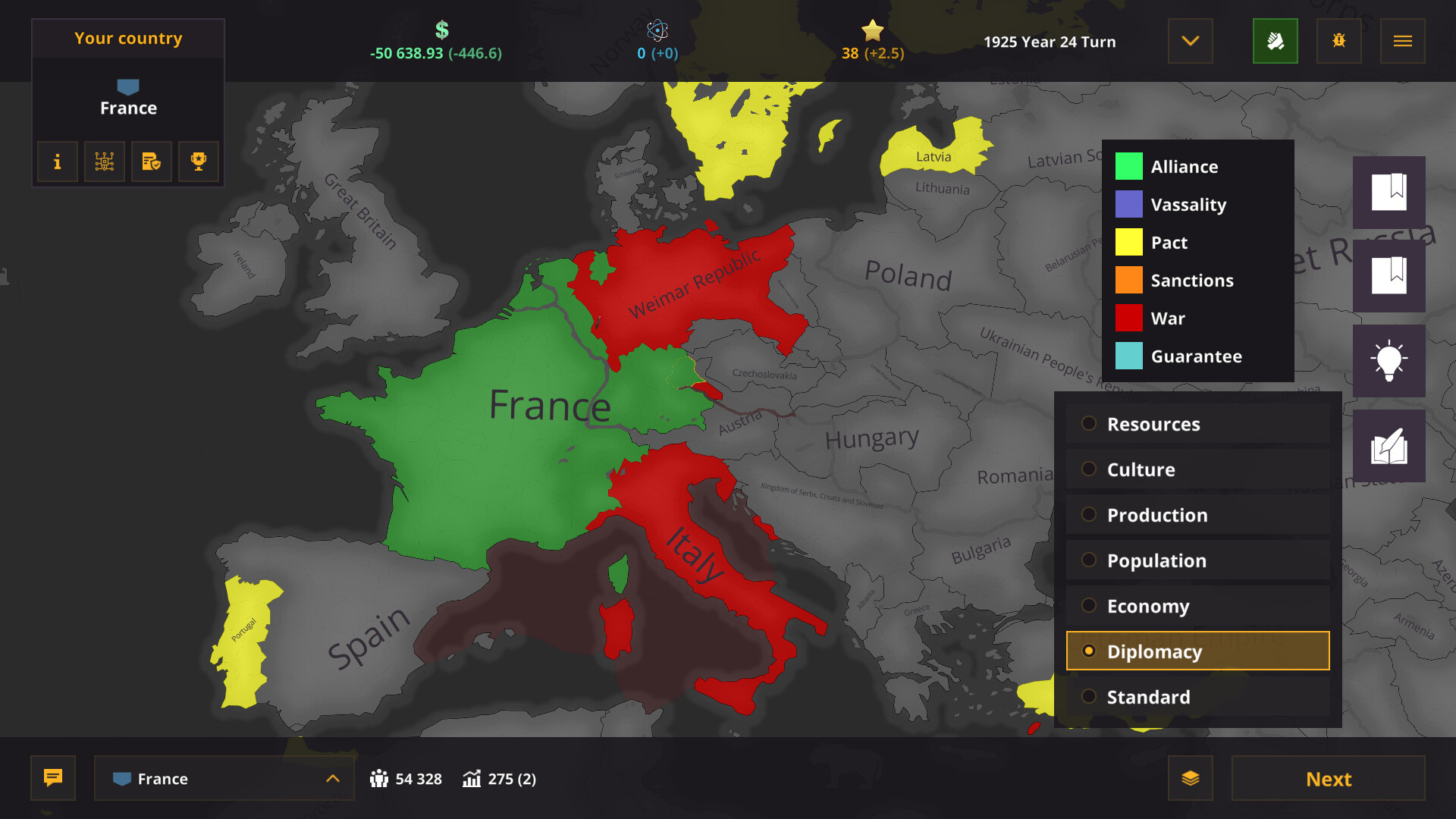Expand the chevron dropdown in top bar

point(1190,41)
